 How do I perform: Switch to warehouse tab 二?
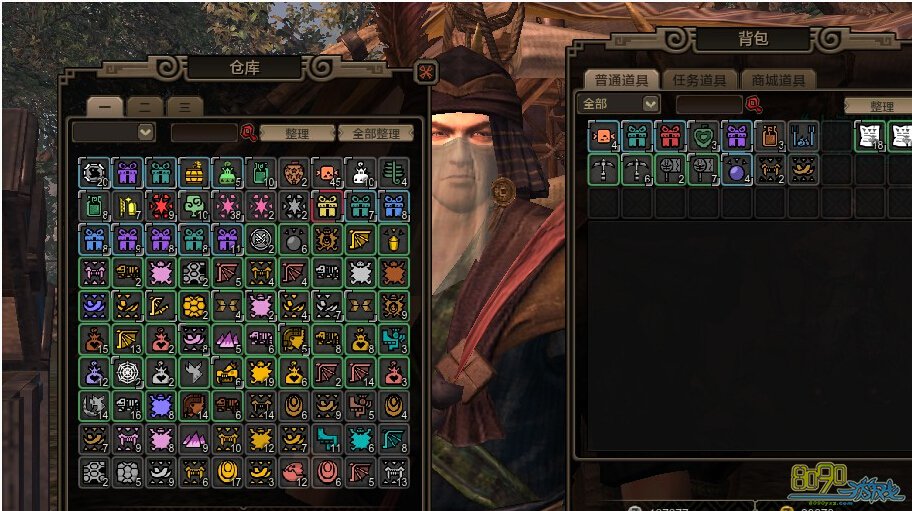pyautogui.click(x=146, y=107)
